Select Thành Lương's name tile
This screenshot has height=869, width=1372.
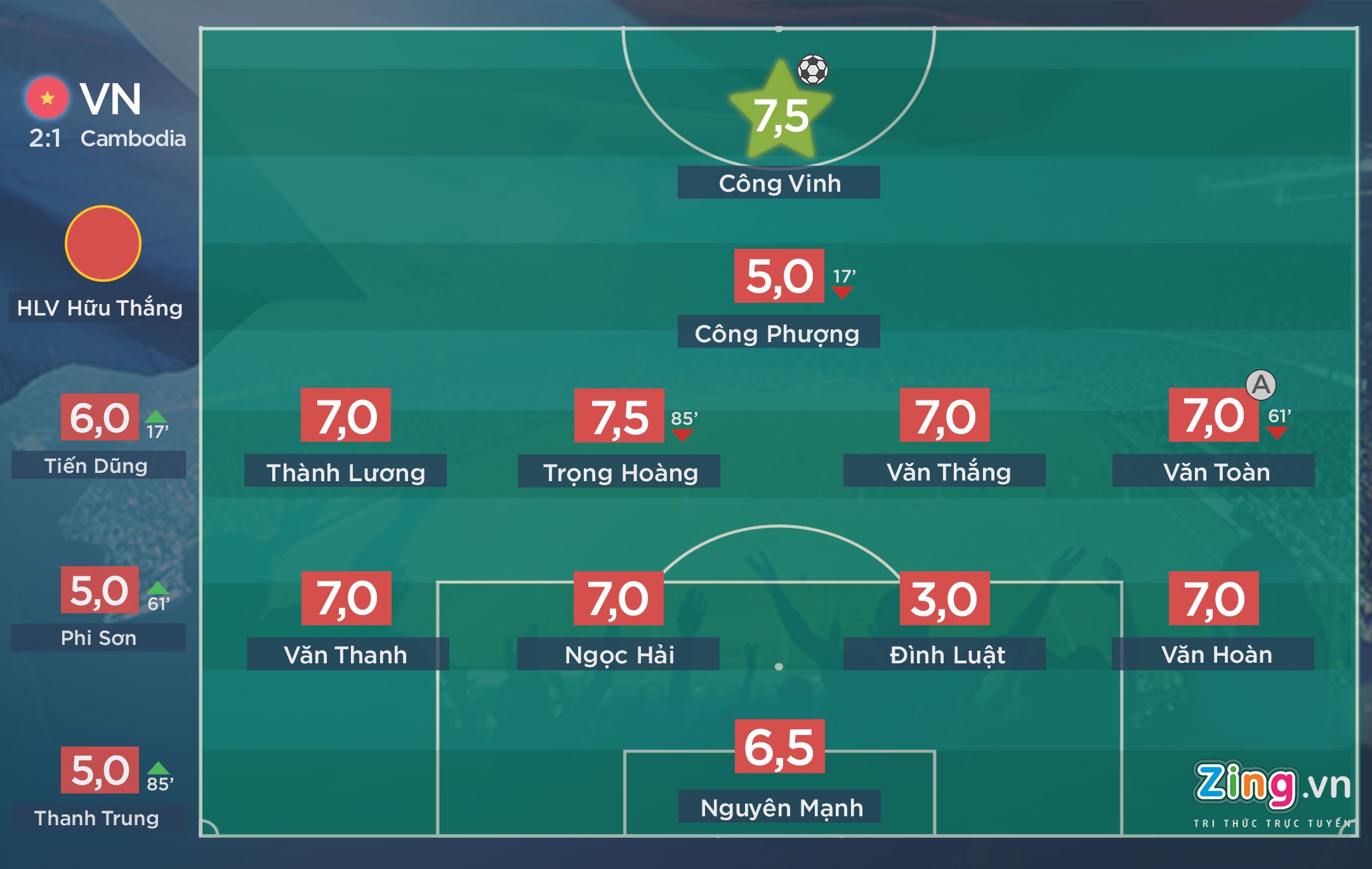pos(345,472)
